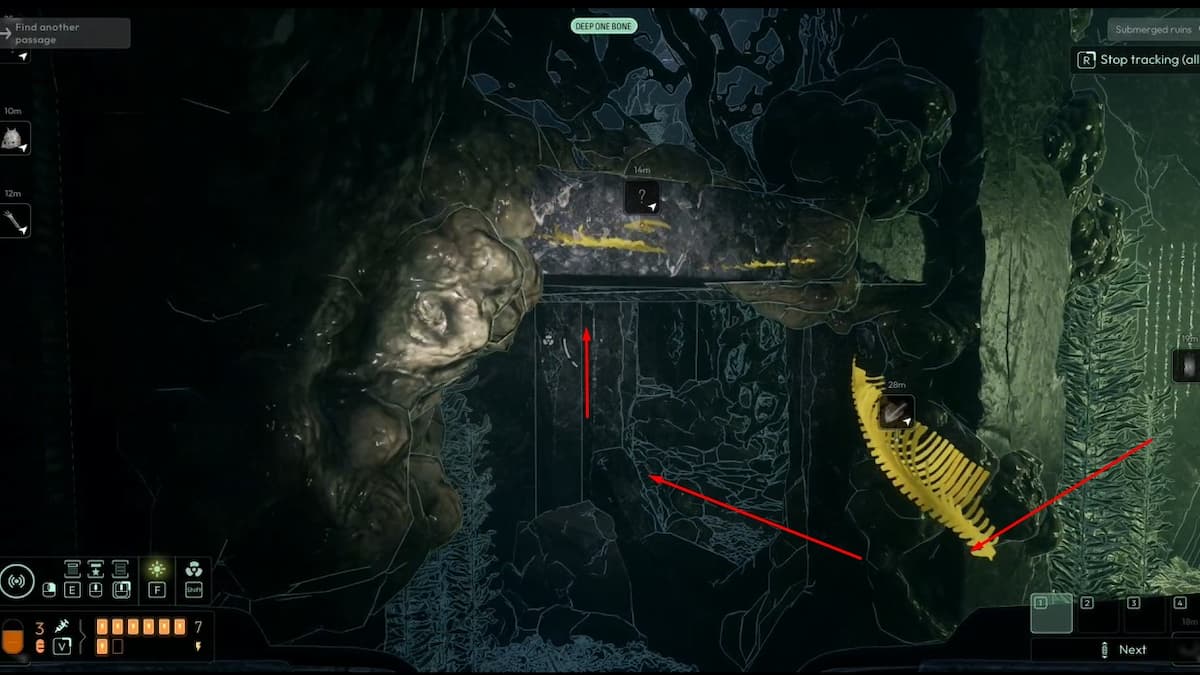Screen dimensions: 1200x675
Task: Select hotbar slot 2
Action: coord(1097,613)
